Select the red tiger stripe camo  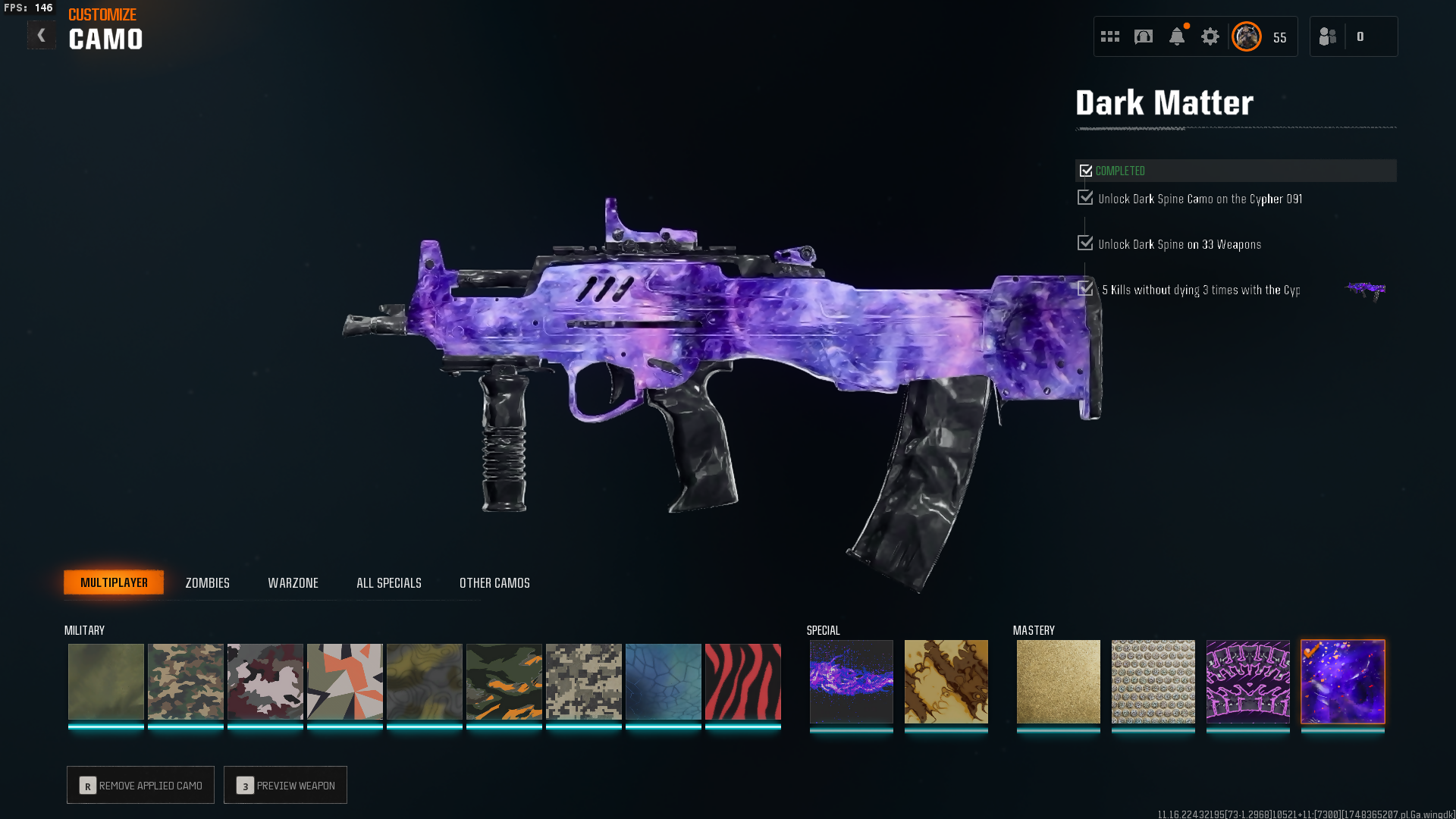(742, 682)
